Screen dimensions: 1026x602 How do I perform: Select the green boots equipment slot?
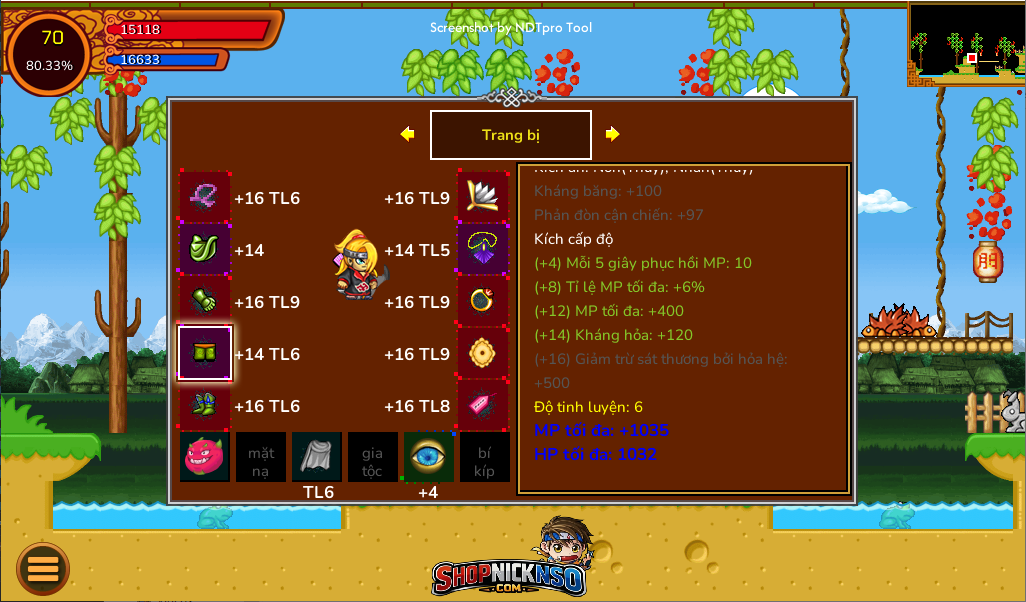pyautogui.click(x=205, y=405)
